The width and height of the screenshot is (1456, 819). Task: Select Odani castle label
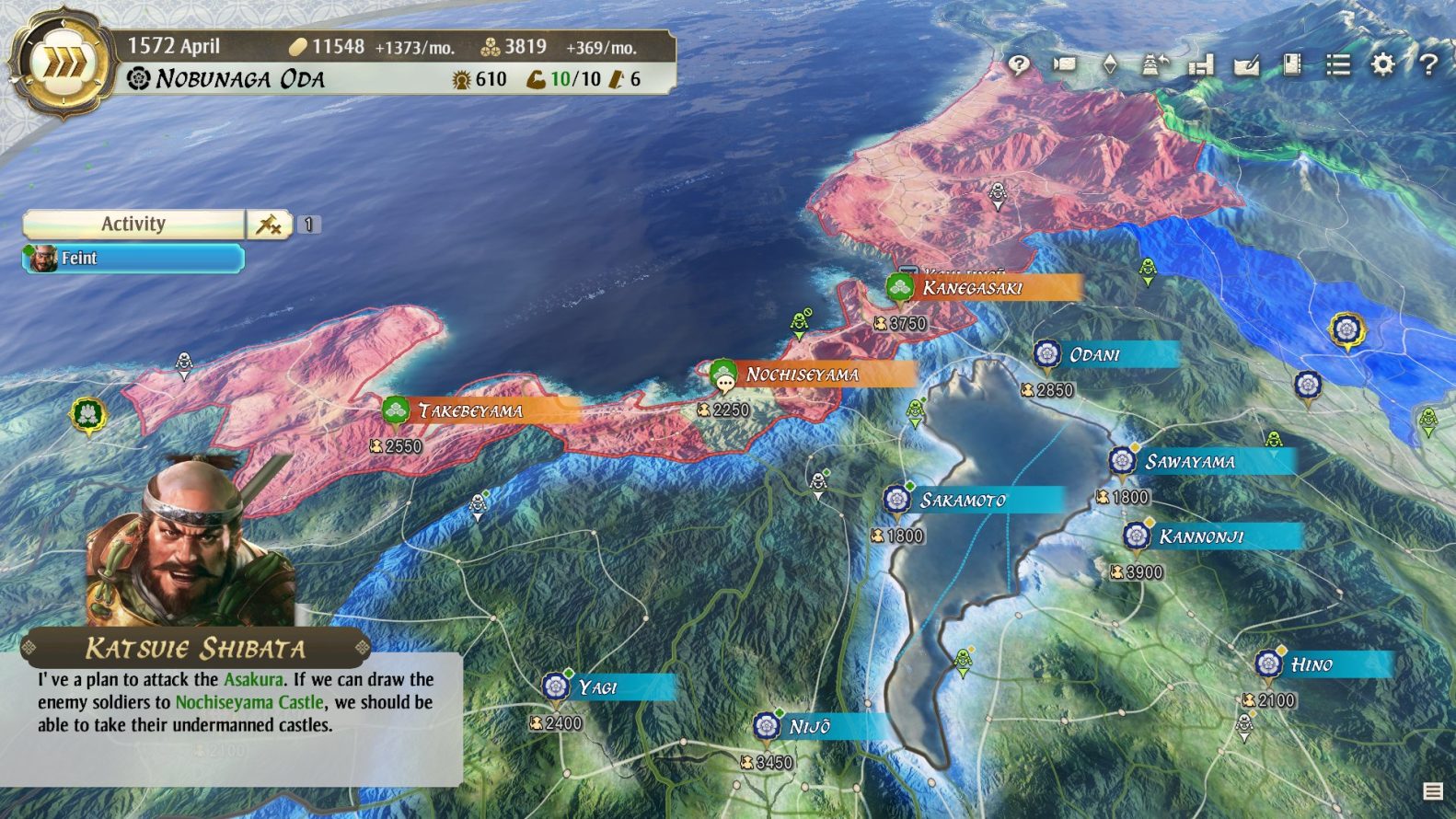1095,354
